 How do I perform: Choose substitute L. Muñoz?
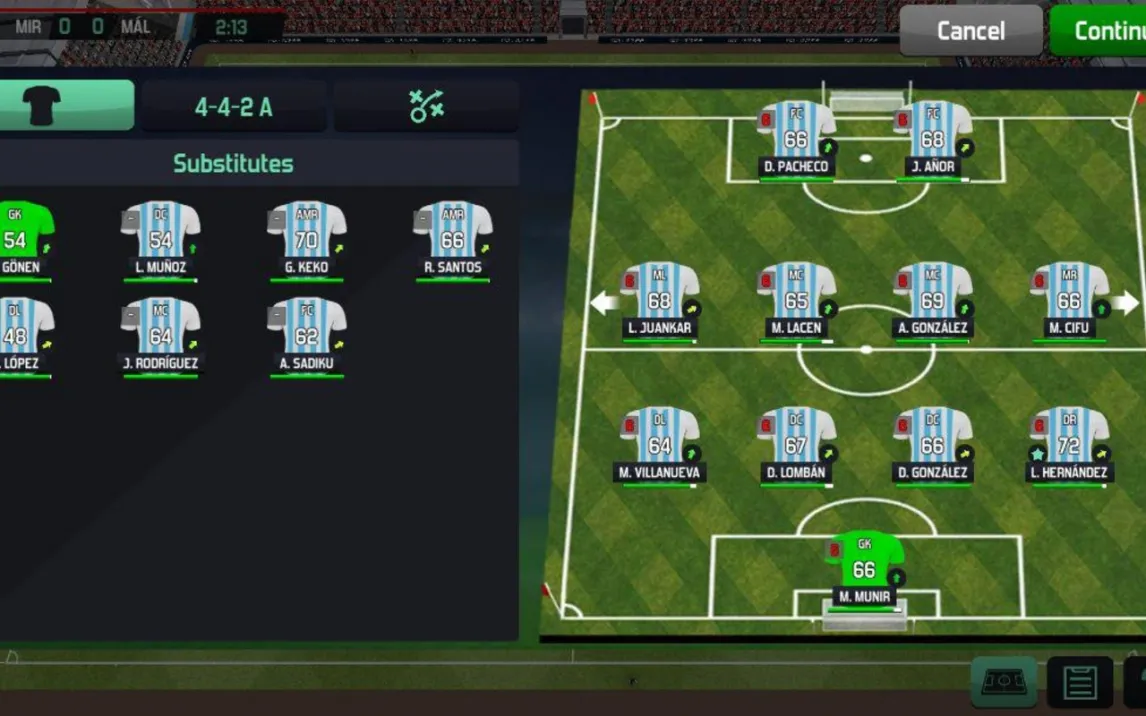[x=160, y=236]
